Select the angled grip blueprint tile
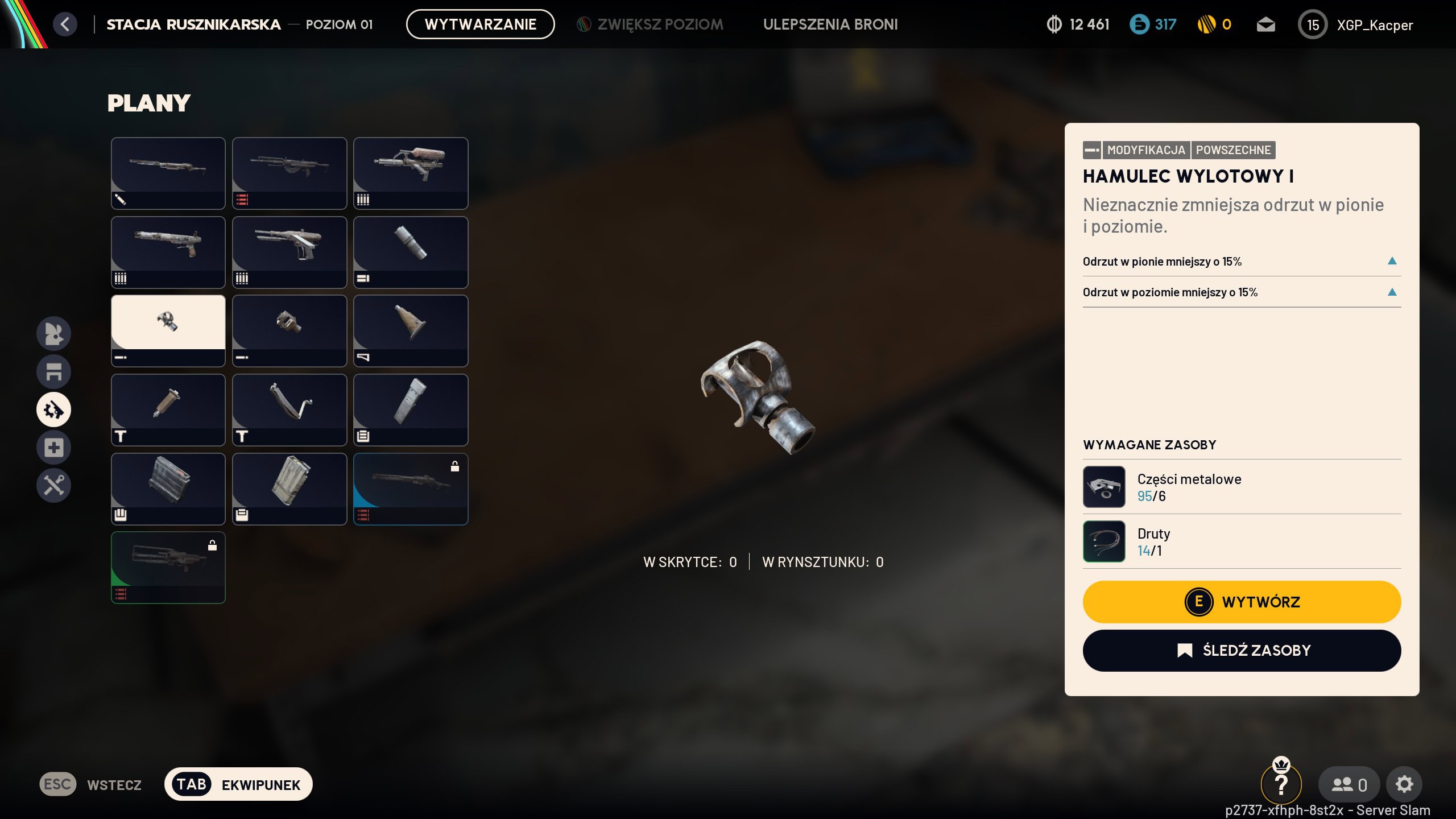This screenshot has width=1456, height=819. click(x=289, y=409)
